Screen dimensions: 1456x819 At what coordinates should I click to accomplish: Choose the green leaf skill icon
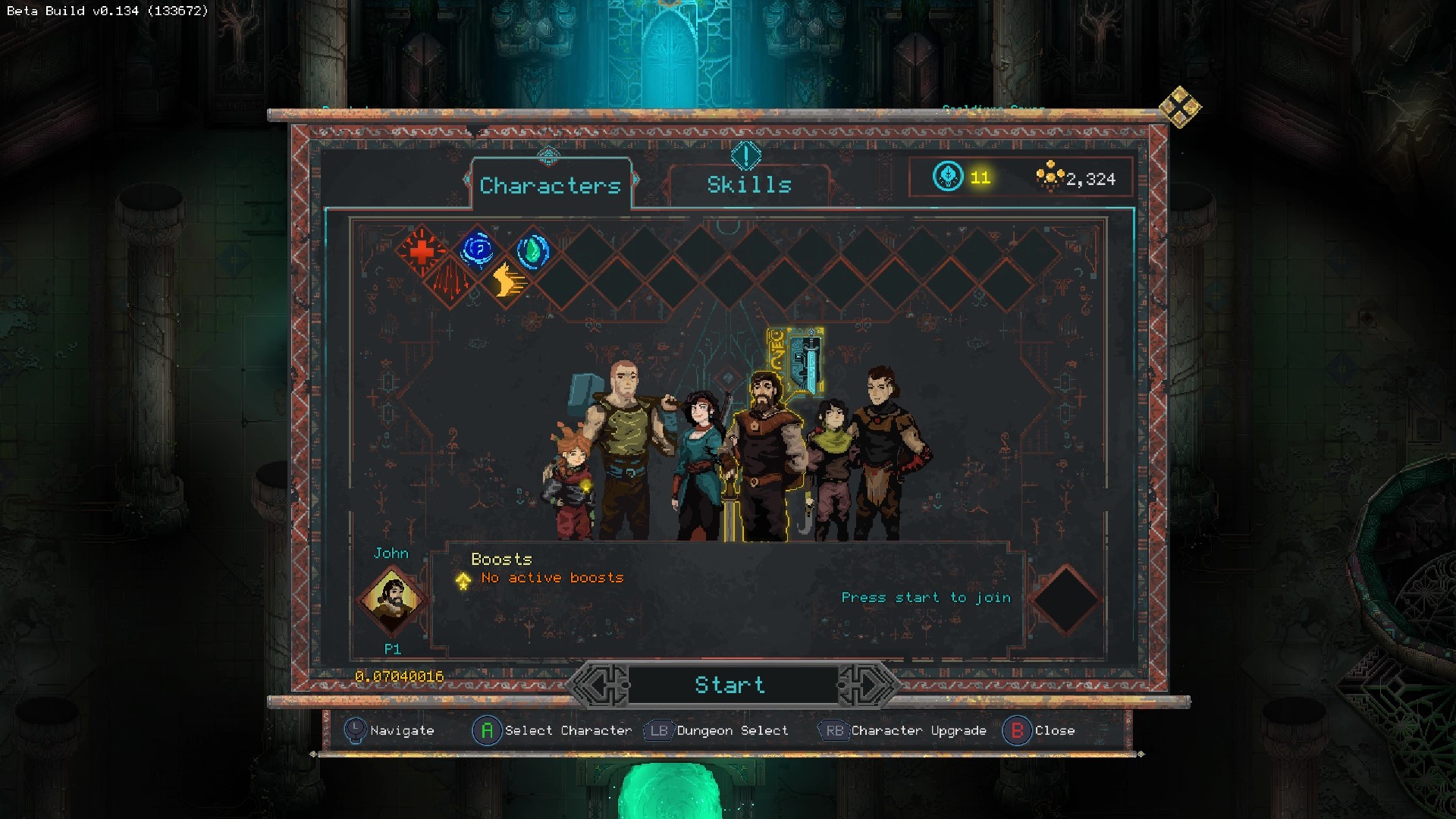click(x=533, y=251)
